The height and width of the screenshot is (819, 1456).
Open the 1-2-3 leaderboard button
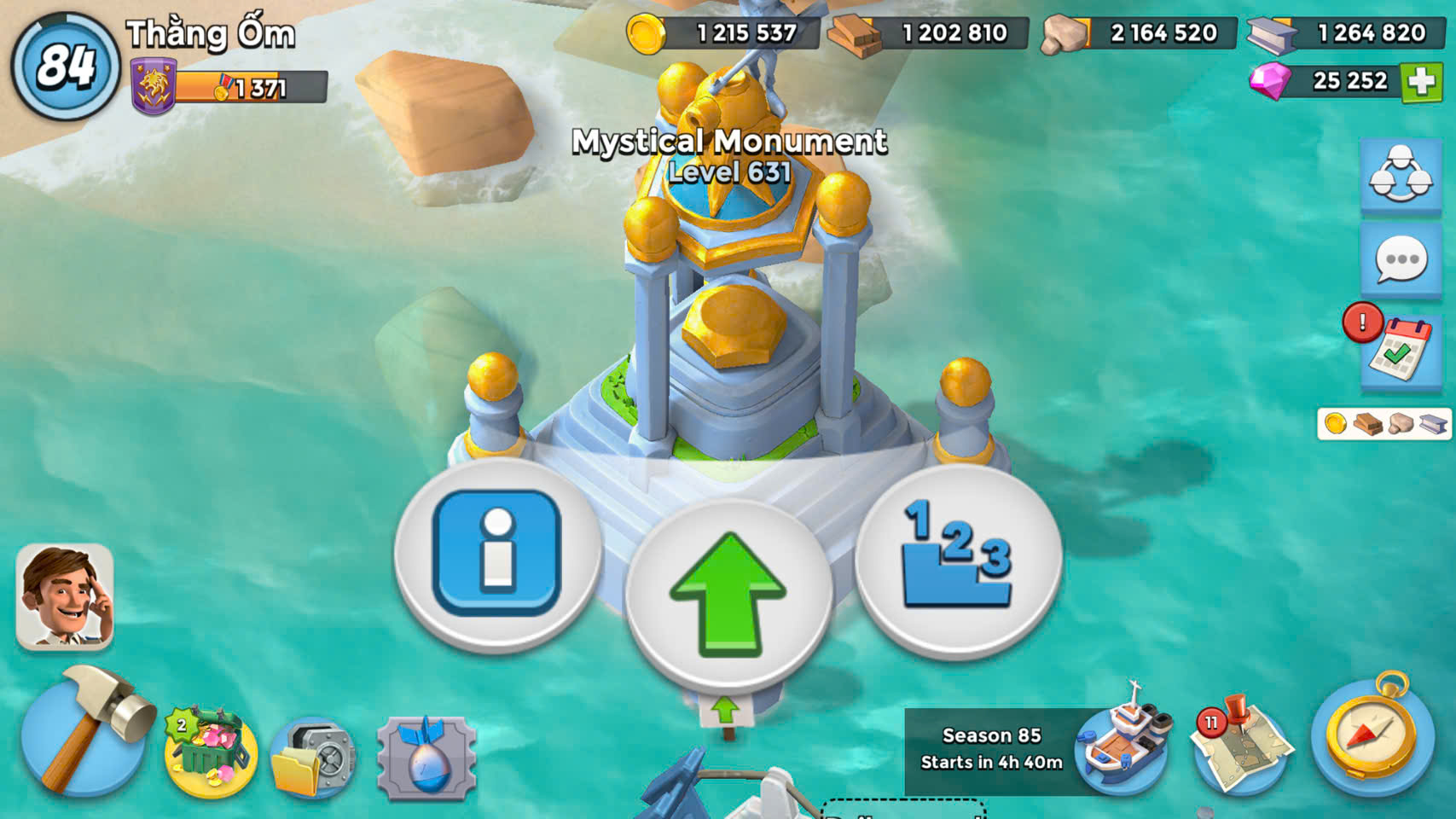coord(958,559)
